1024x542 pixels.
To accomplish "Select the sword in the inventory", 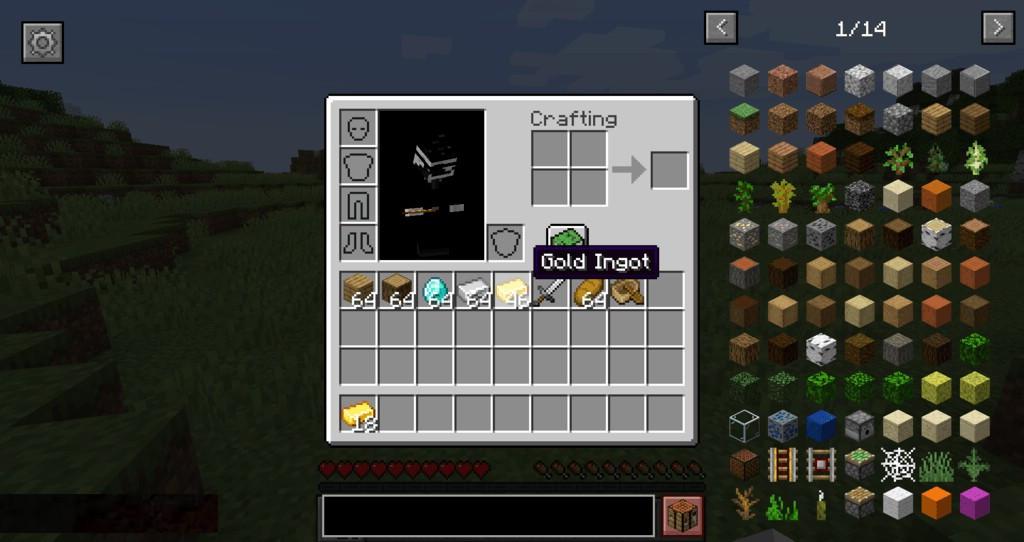I will coord(550,290).
